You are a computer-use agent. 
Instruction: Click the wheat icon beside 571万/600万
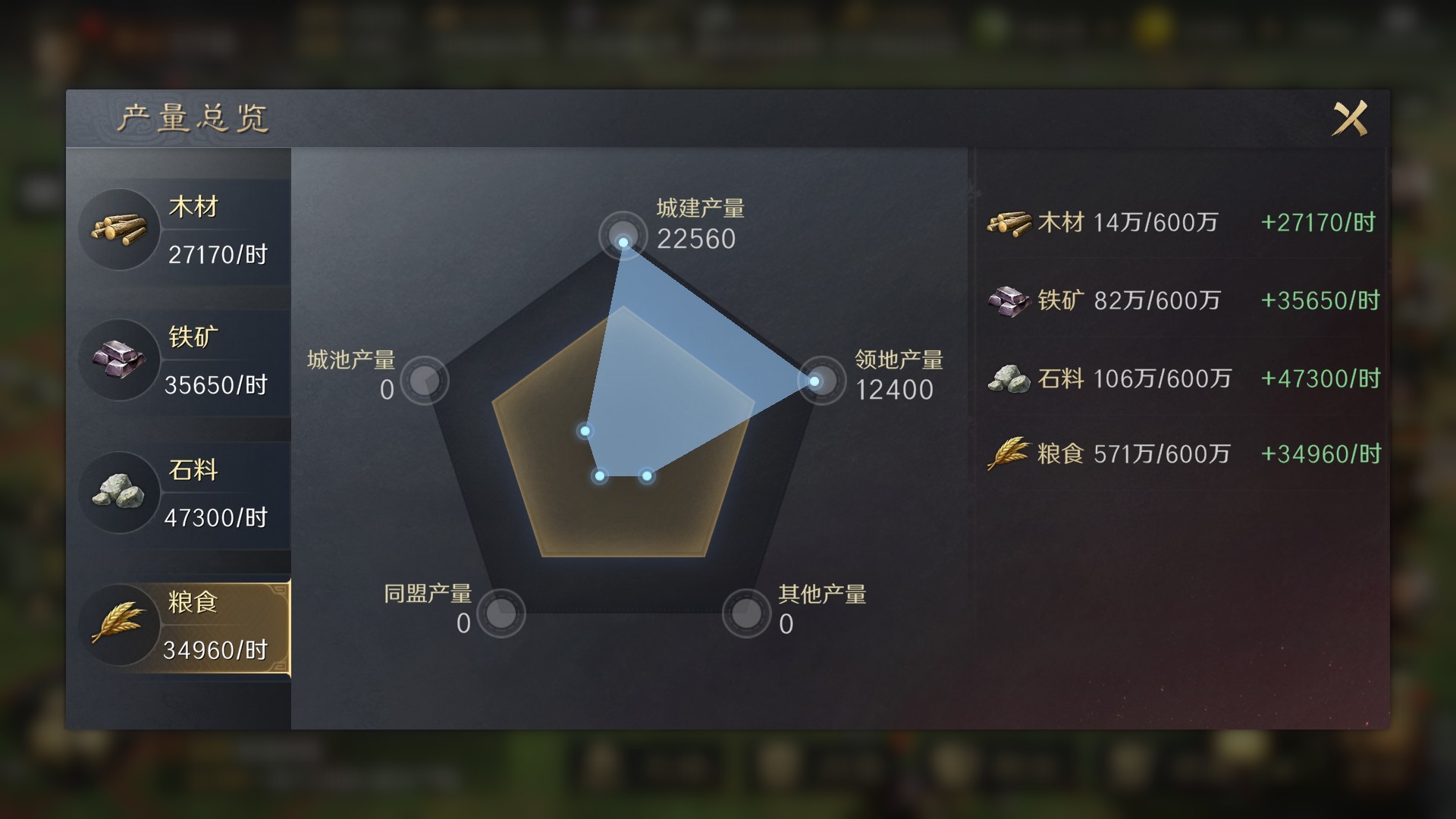pyautogui.click(x=1007, y=453)
